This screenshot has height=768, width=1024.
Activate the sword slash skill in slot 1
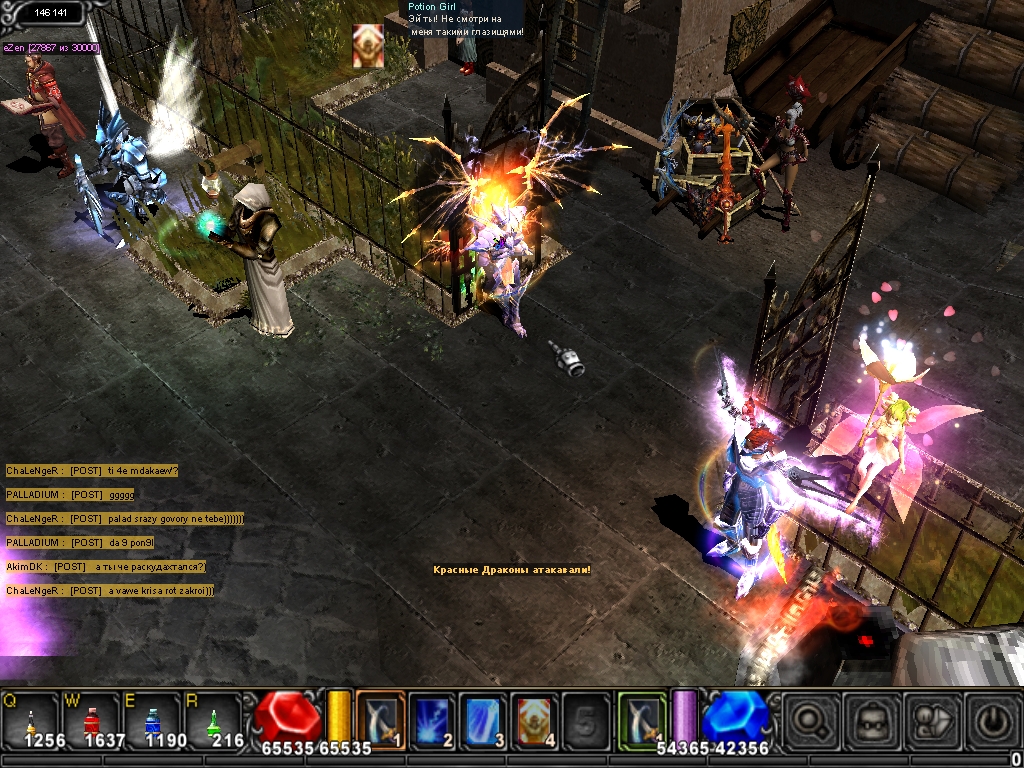click(380, 720)
